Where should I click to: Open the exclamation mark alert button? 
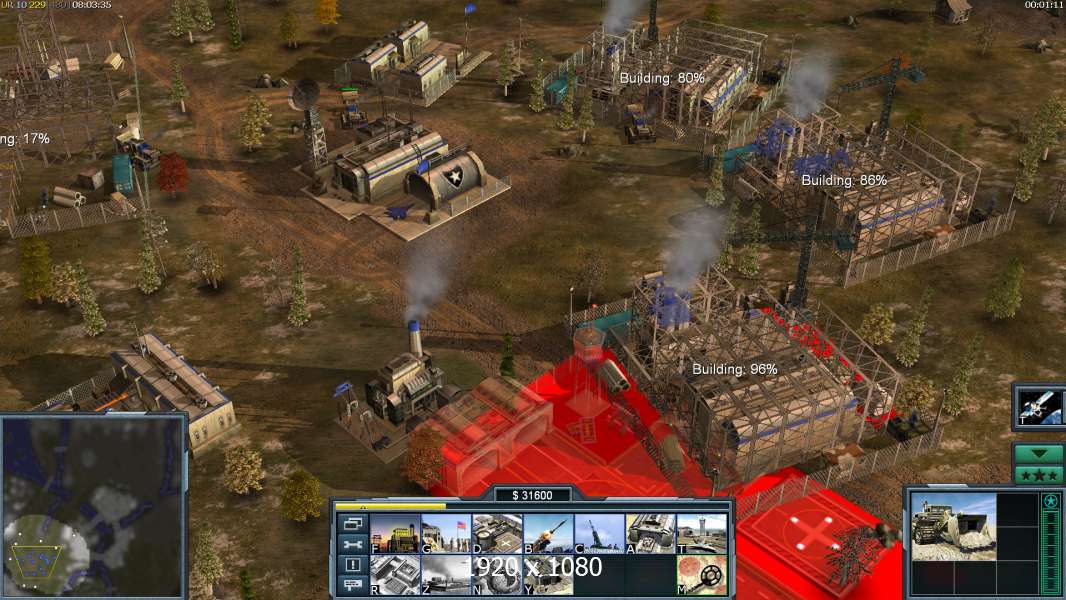351,565
